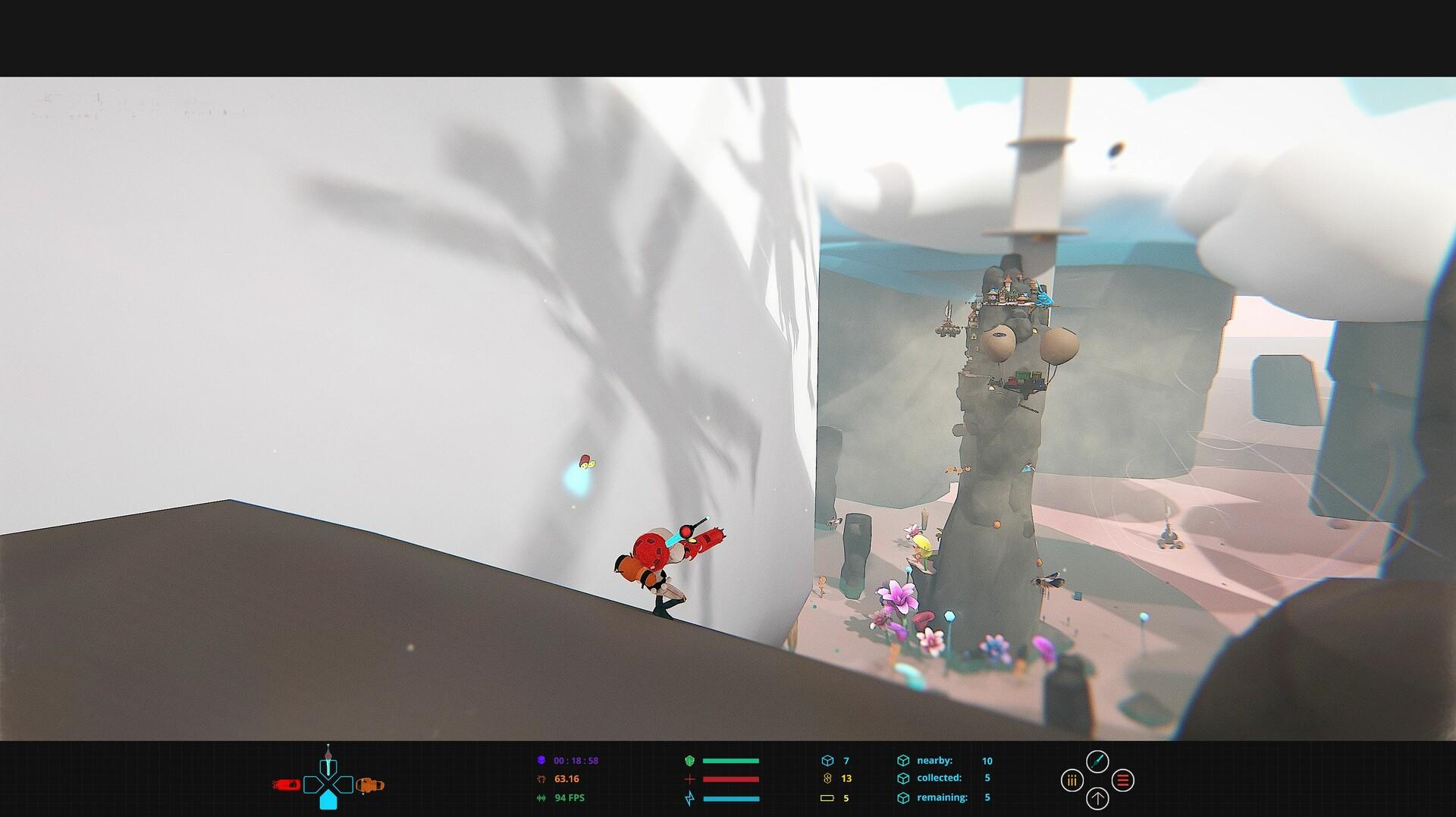Toggle the teal dagger circular button
1456x817 pixels.
[1097, 761]
